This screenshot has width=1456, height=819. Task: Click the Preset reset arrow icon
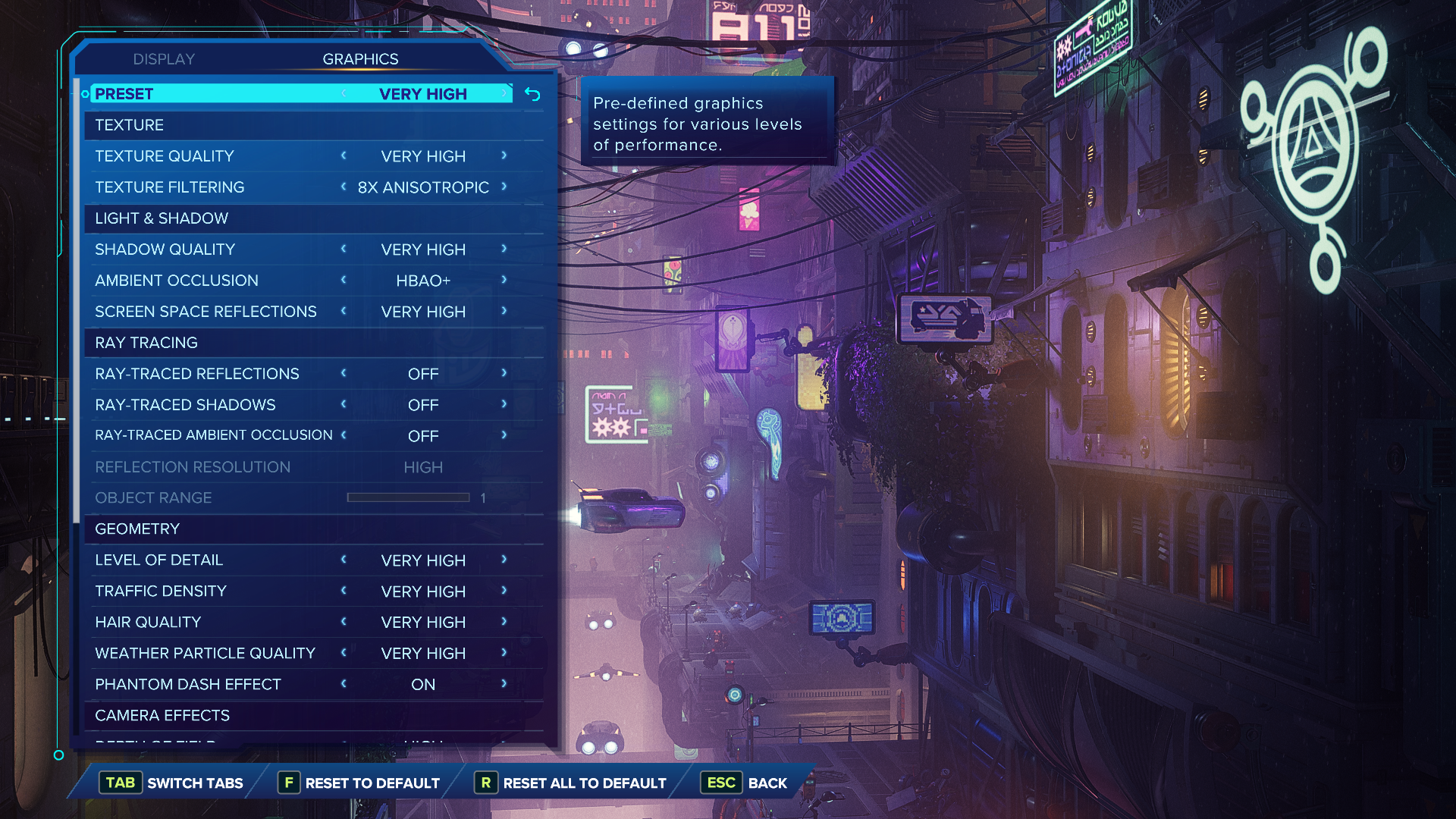(x=532, y=94)
